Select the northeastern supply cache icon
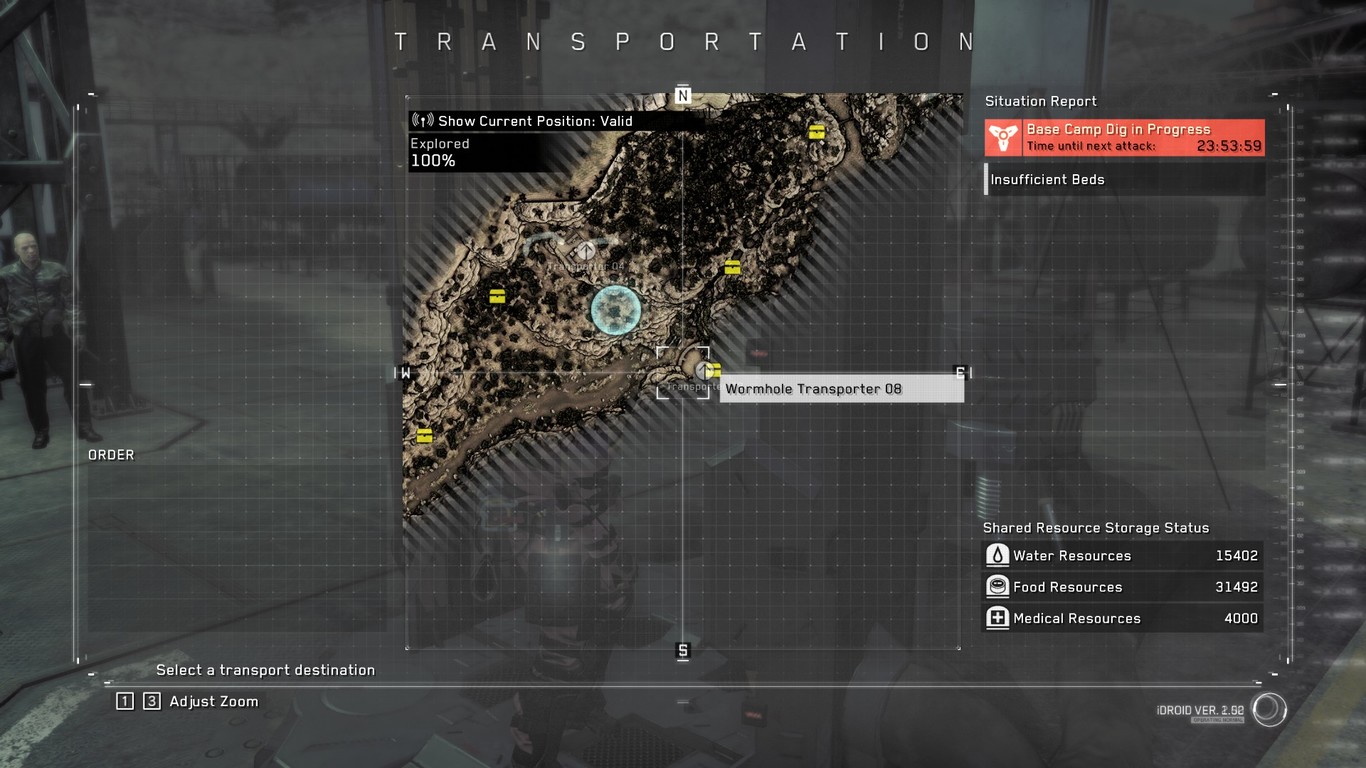The image size is (1366, 768). click(x=816, y=131)
